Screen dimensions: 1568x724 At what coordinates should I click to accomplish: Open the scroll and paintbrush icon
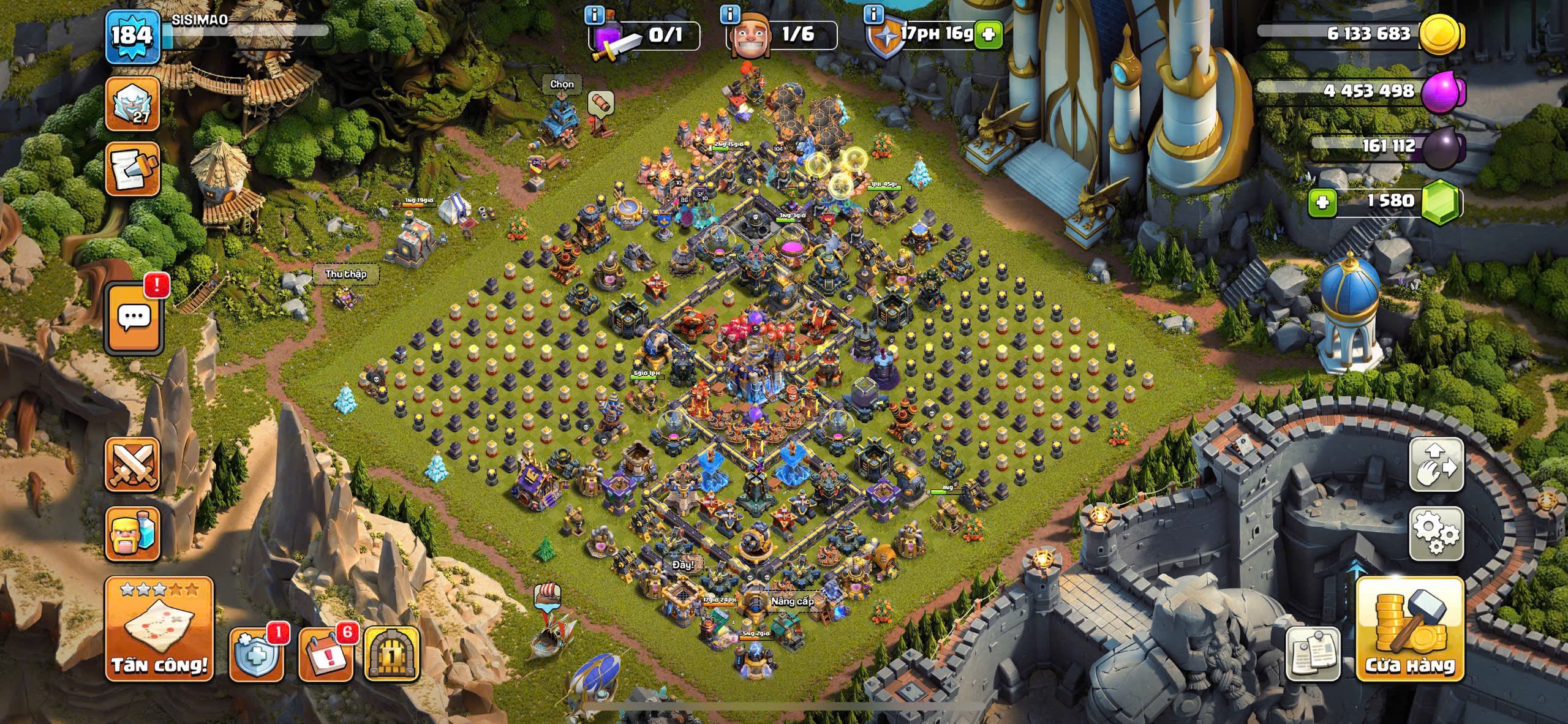point(133,170)
